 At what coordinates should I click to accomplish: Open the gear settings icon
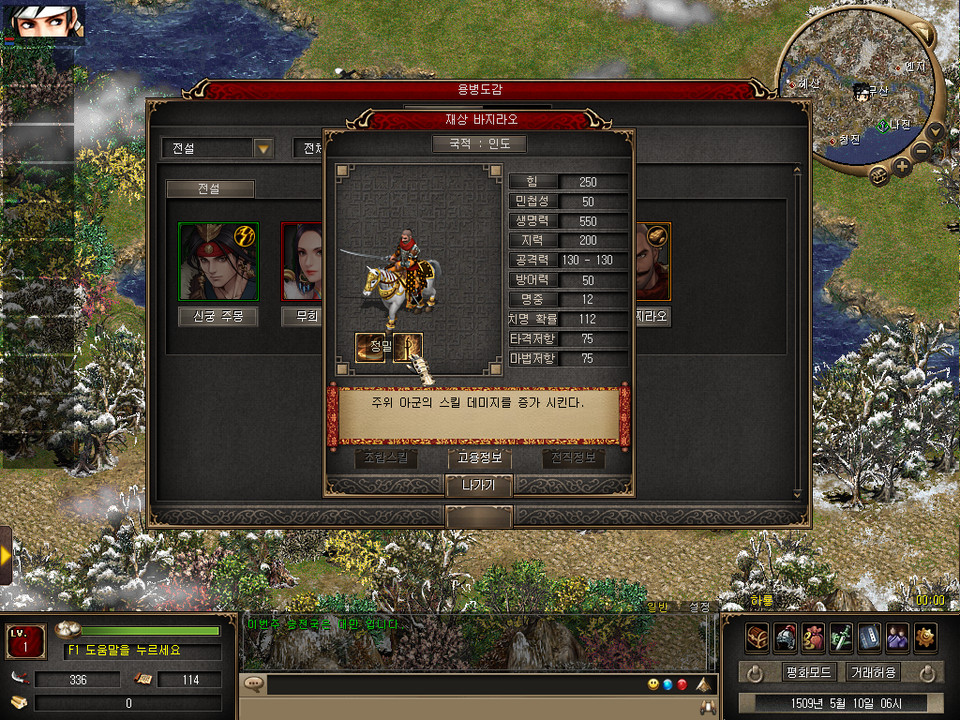pos(926,636)
